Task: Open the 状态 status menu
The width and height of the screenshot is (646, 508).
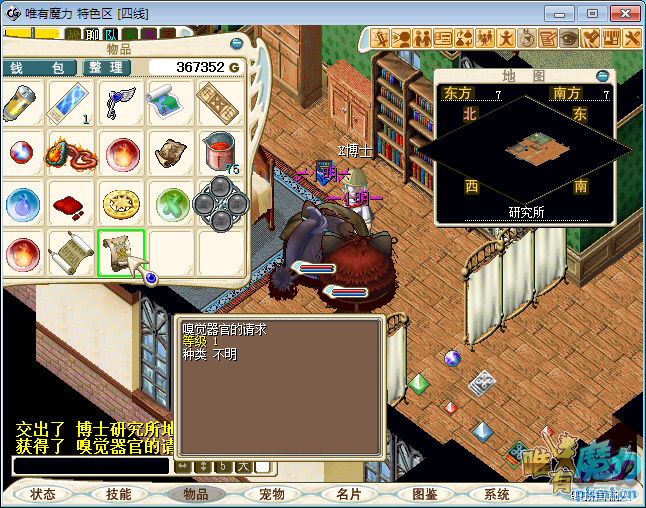Action: [43, 494]
